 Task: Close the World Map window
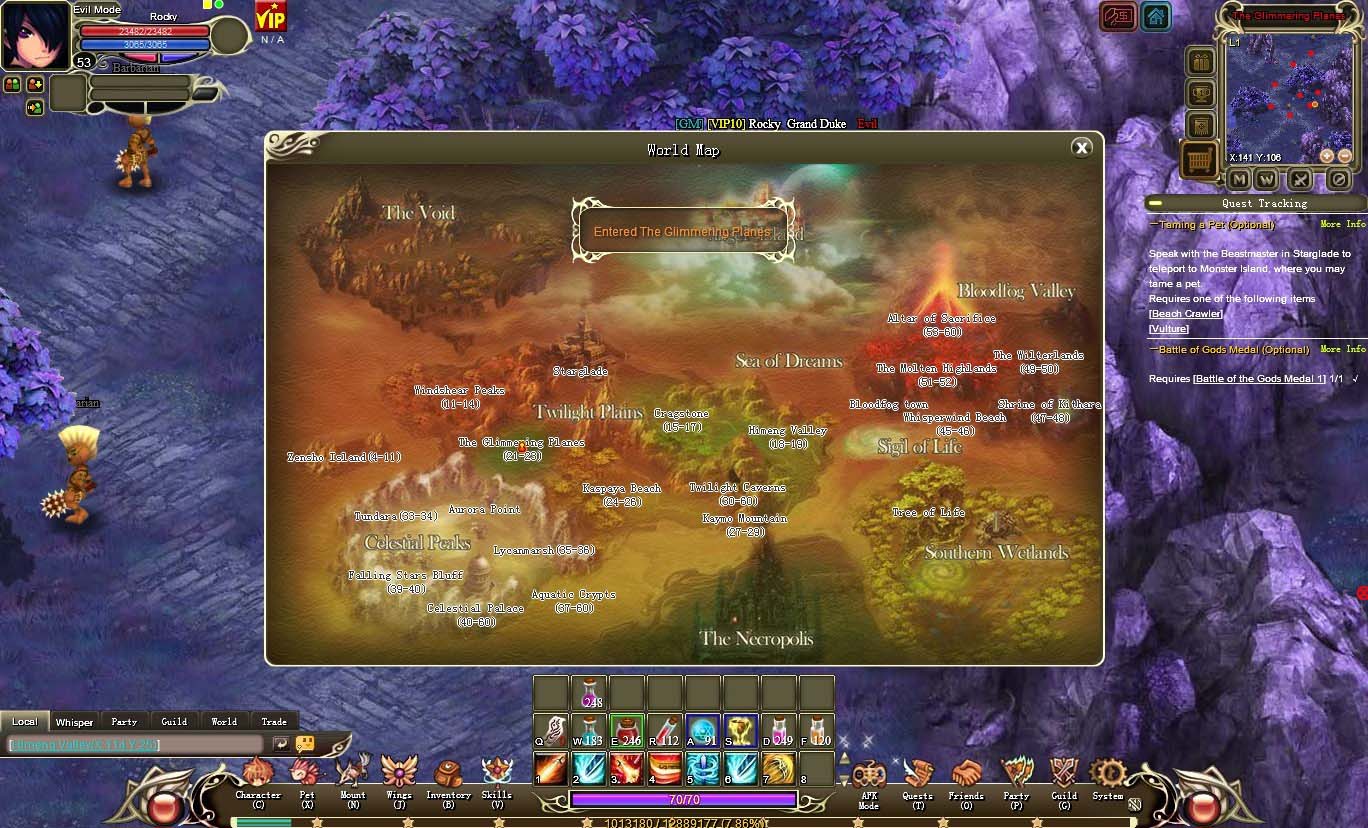coord(1081,149)
